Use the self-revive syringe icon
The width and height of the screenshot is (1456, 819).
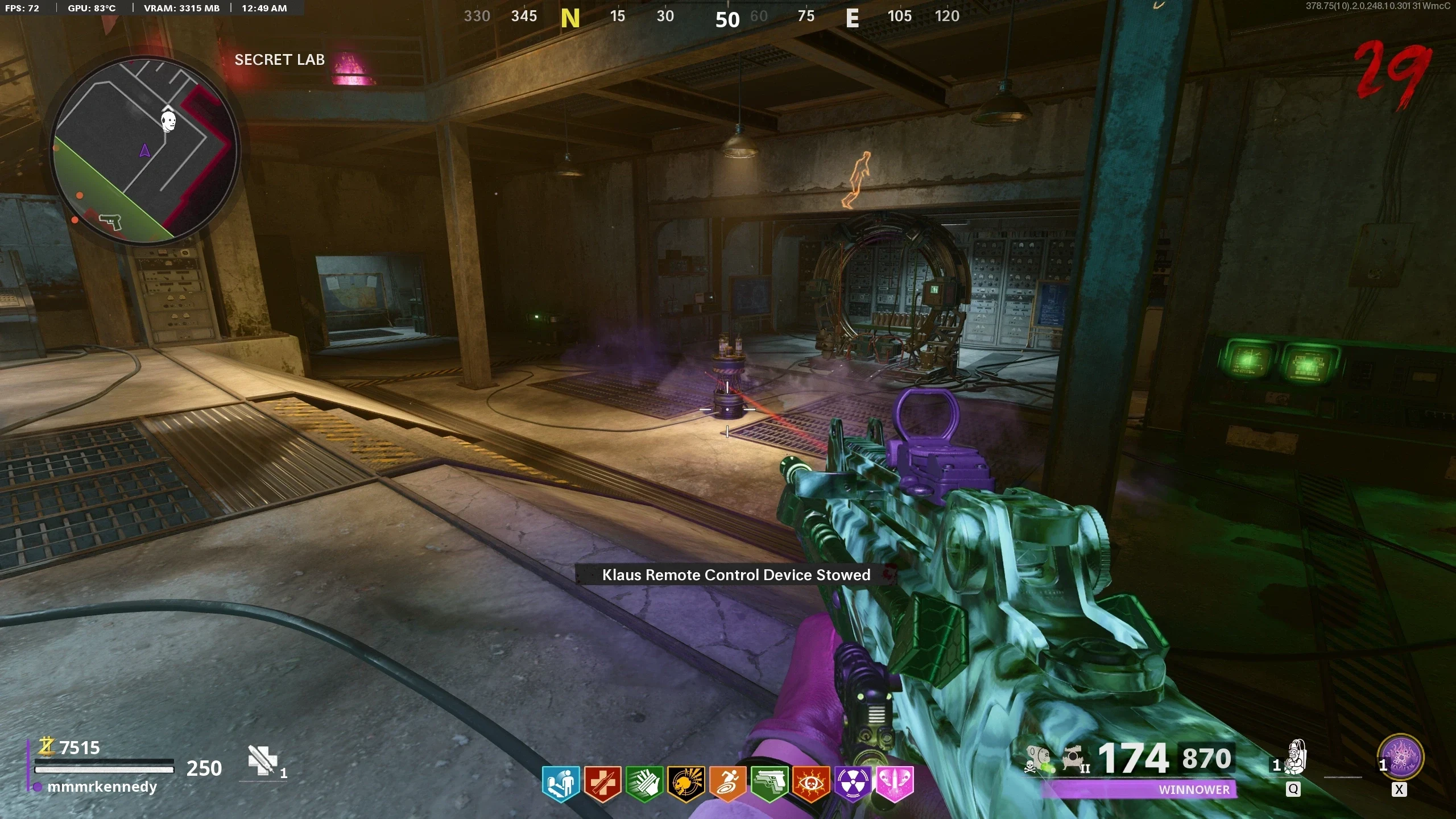tap(262, 760)
